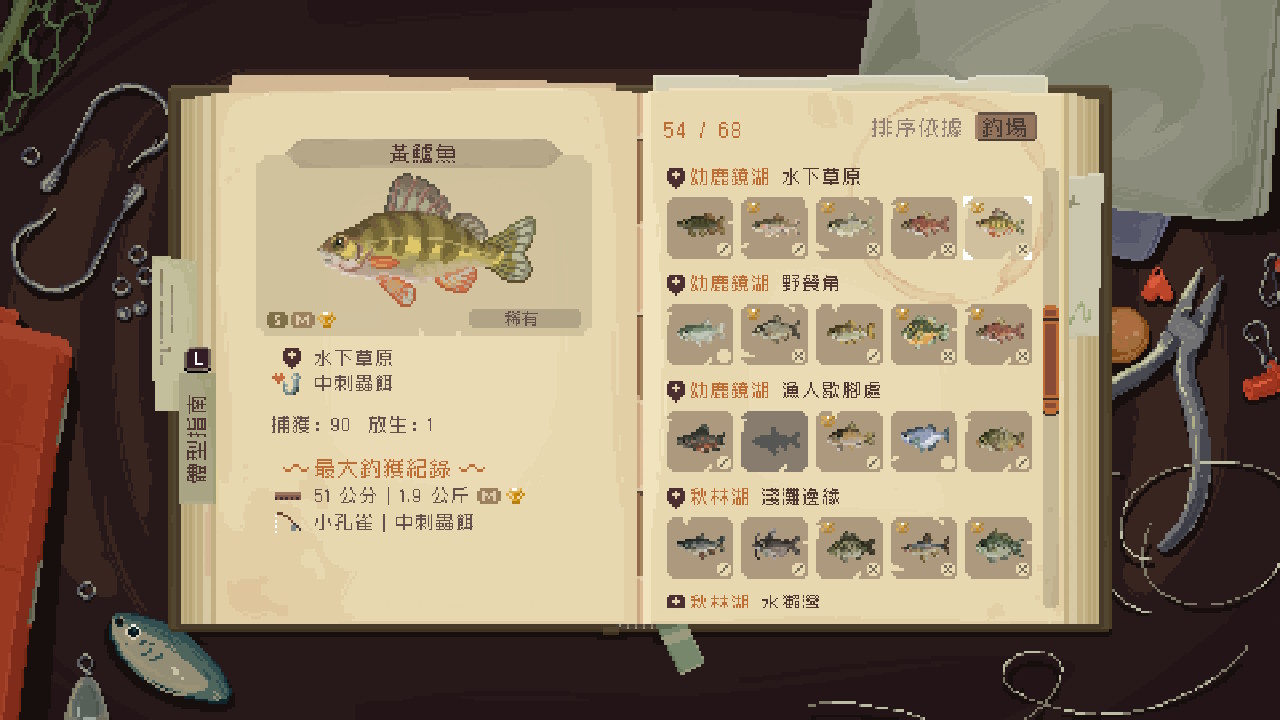Screen dimensions: 1280x720
Task: Select the red fish ending the 野餐角 row
Action: (x=996, y=334)
